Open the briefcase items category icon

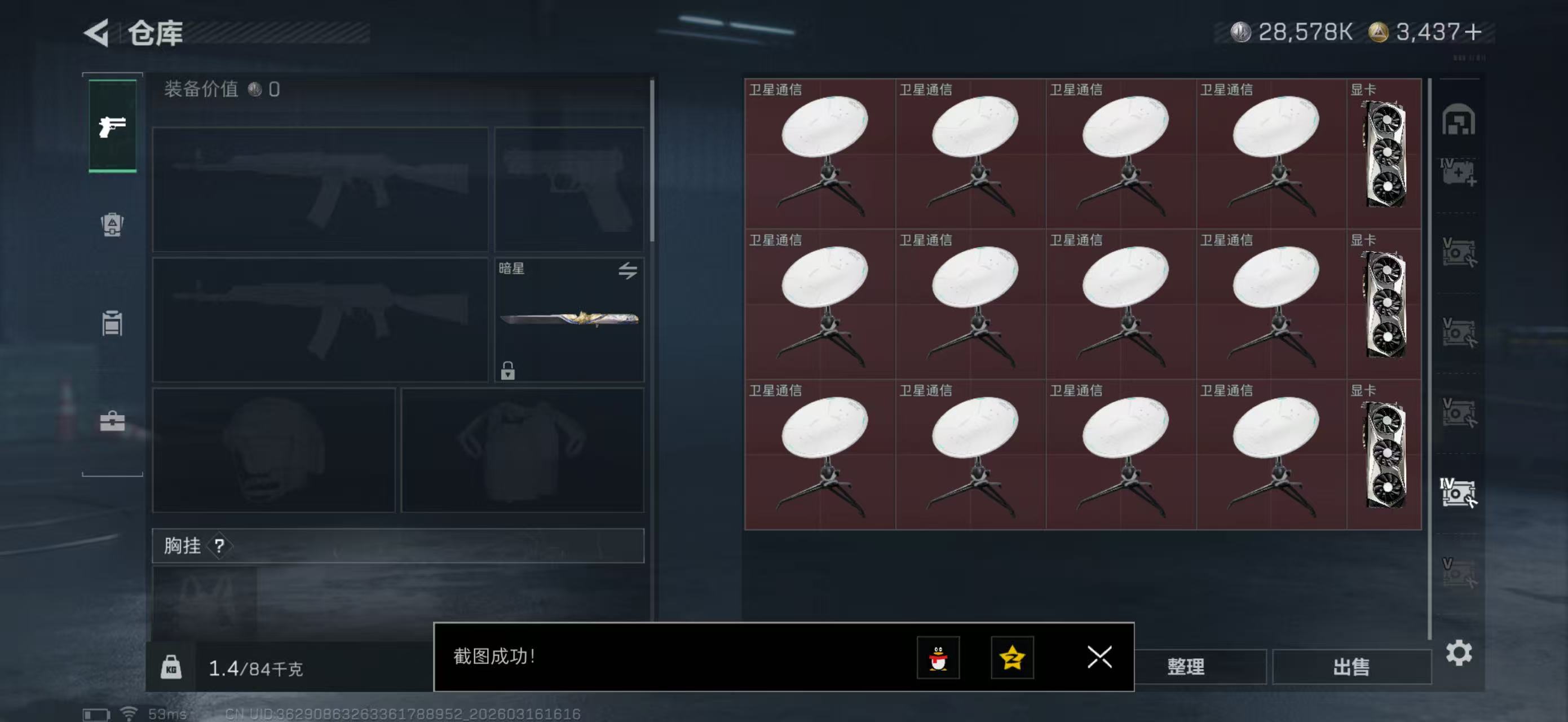tap(112, 421)
